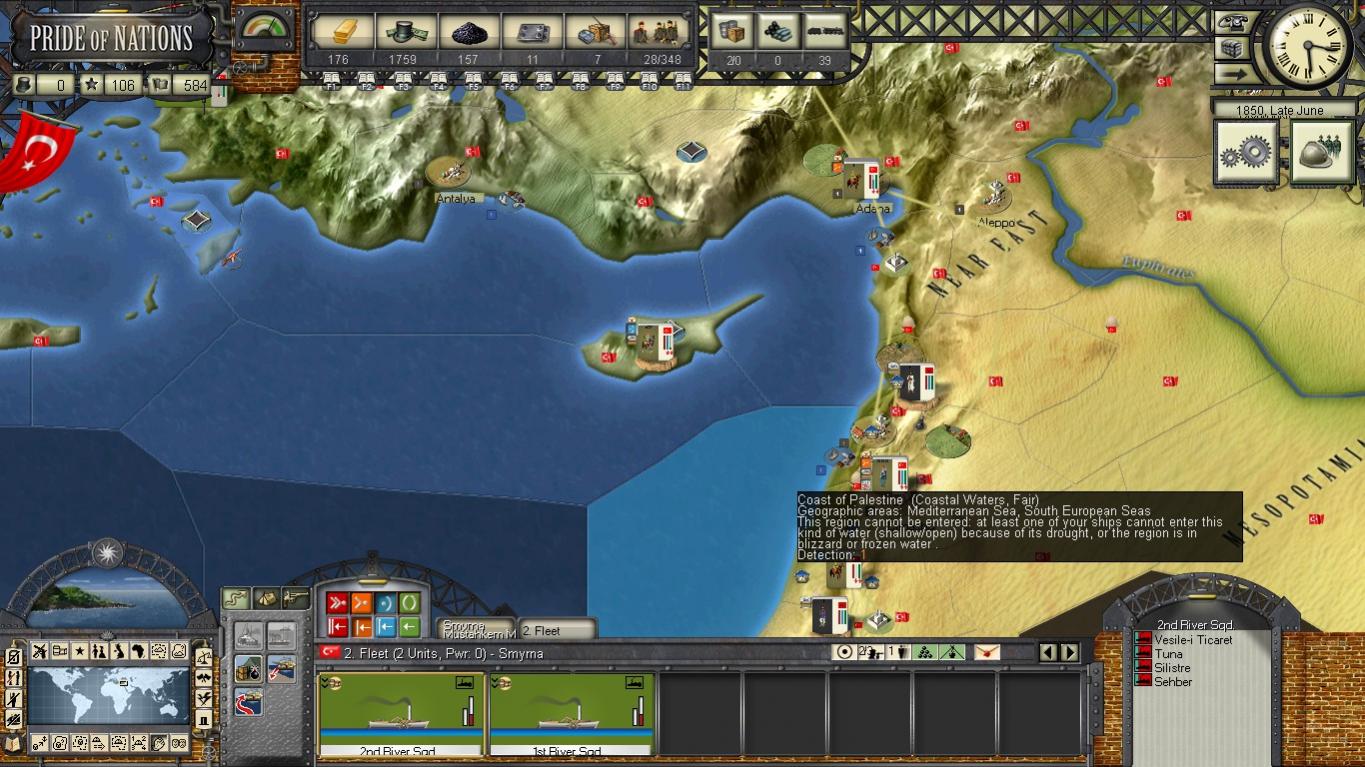Select the 1st River Sqd unit card
This screenshot has height=767, width=1365.
point(571,714)
